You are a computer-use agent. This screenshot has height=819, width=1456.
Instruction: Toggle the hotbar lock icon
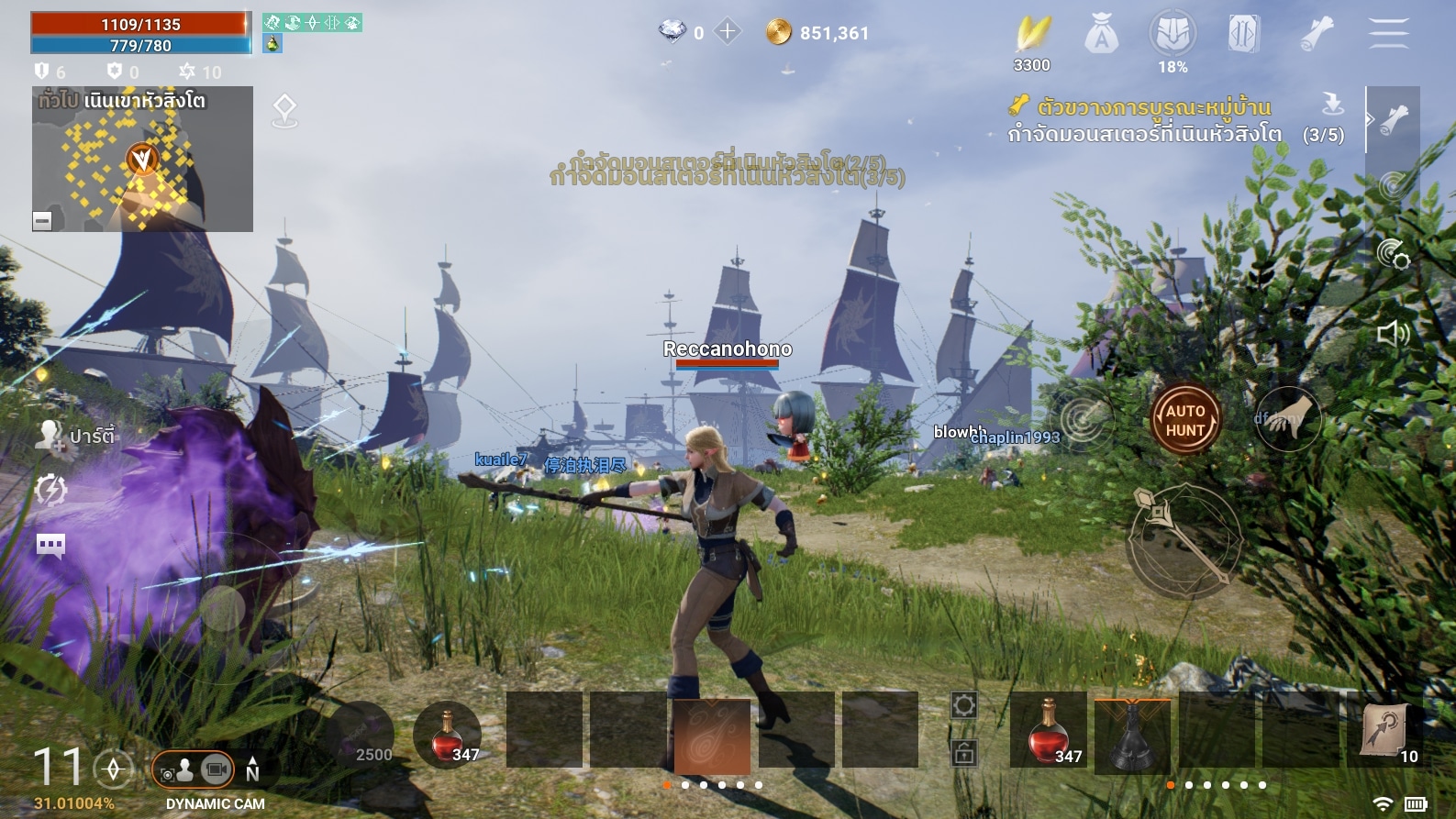tap(963, 754)
